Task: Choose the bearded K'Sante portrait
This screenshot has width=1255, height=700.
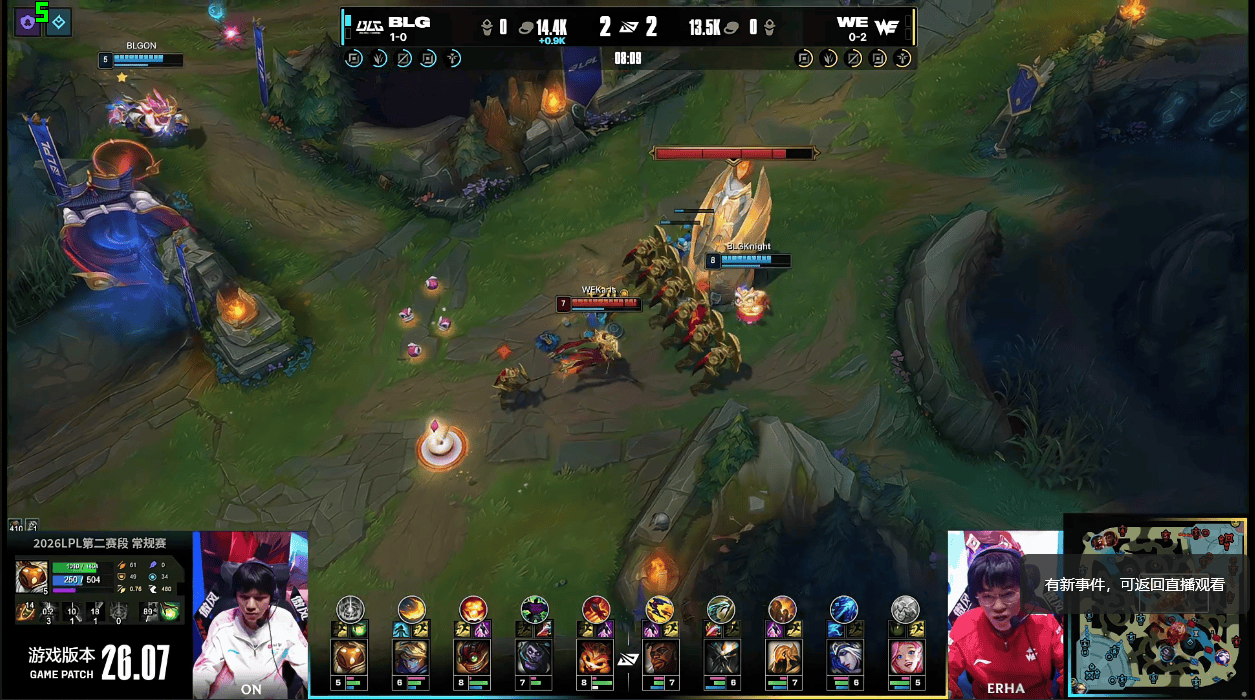Action: tap(658, 657)
